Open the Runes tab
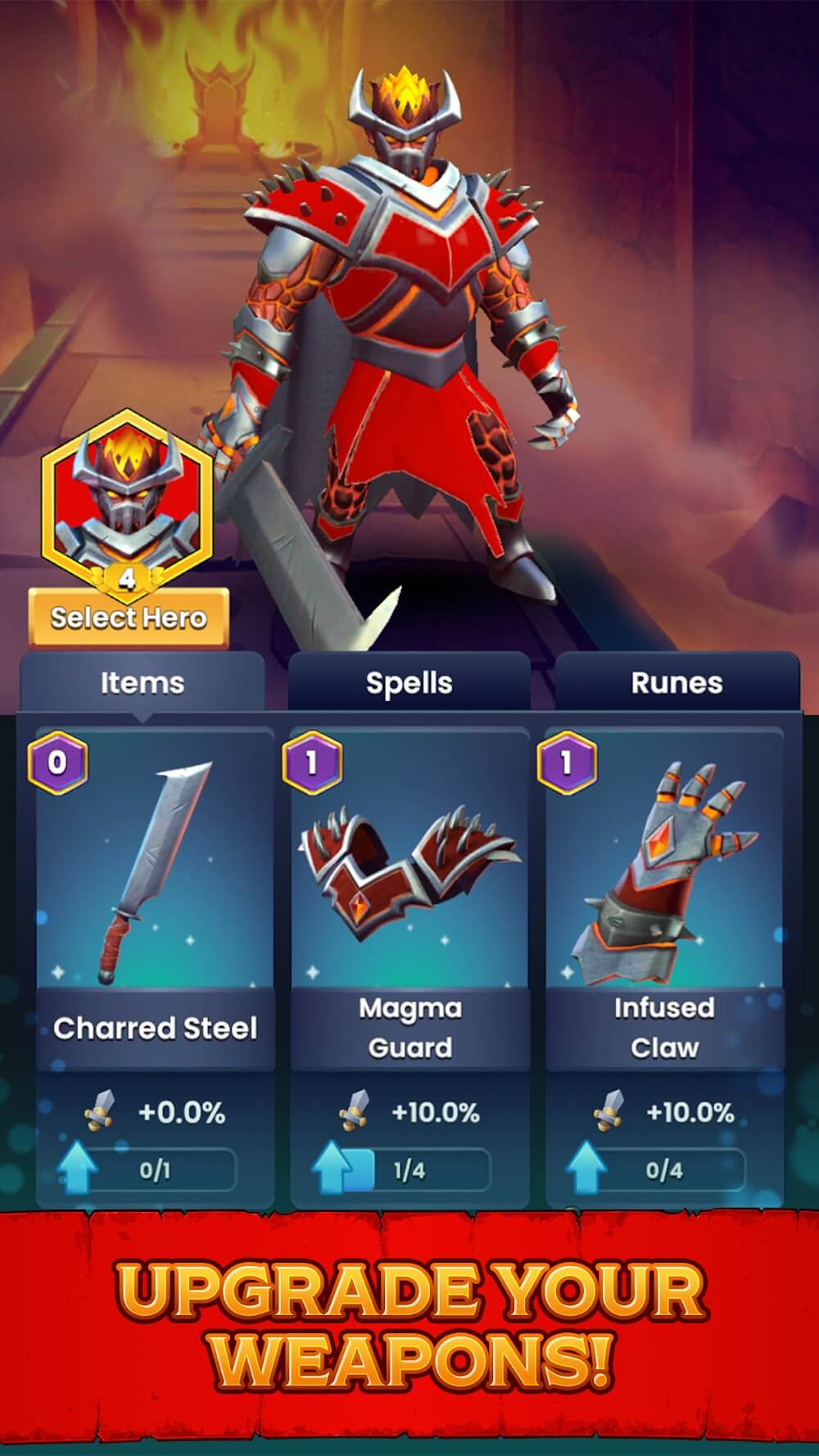819x1456 pixels. point(676,682)
